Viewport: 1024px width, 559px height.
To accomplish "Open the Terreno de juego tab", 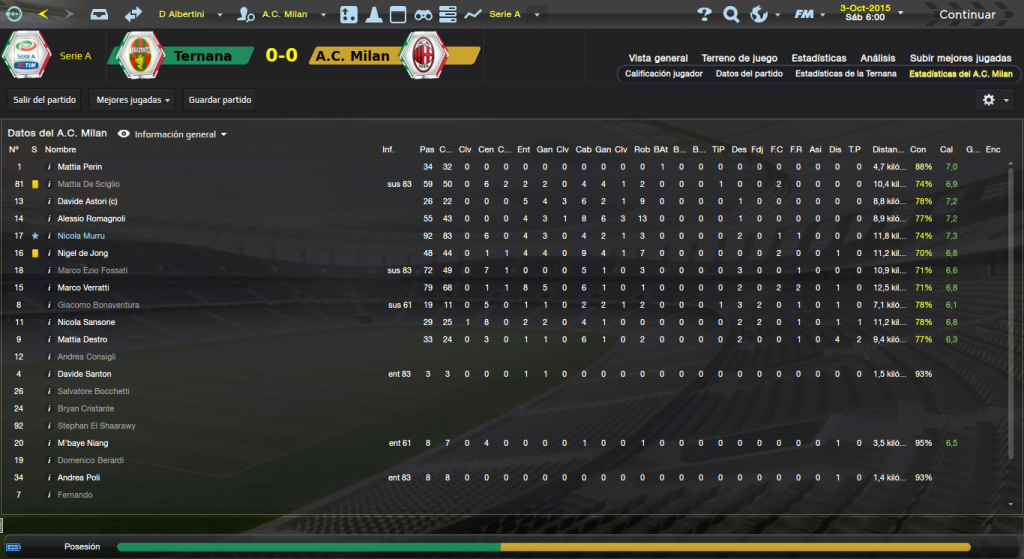I will pos(739,58).
